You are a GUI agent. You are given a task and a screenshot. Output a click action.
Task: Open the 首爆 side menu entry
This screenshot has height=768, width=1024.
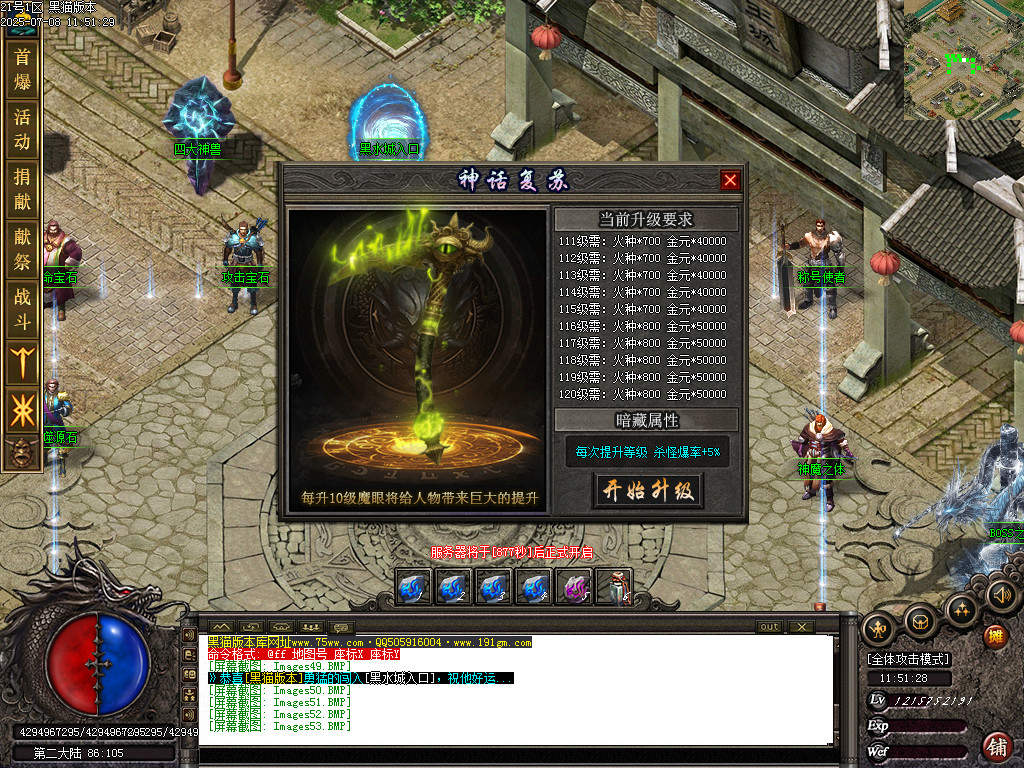[22, 68]
